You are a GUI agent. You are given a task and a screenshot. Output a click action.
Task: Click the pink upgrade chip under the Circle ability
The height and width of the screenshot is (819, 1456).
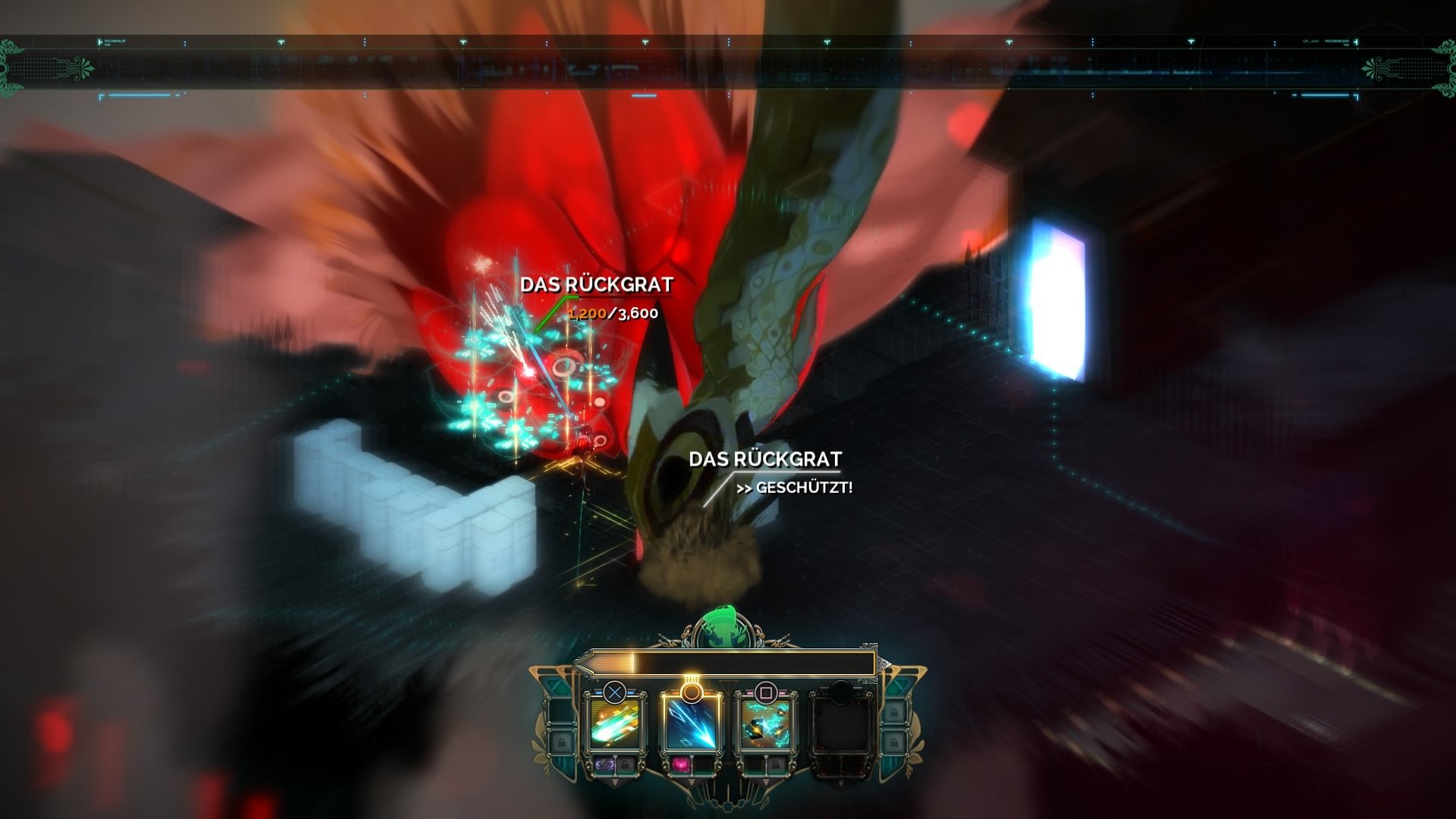tap(682, 765)
